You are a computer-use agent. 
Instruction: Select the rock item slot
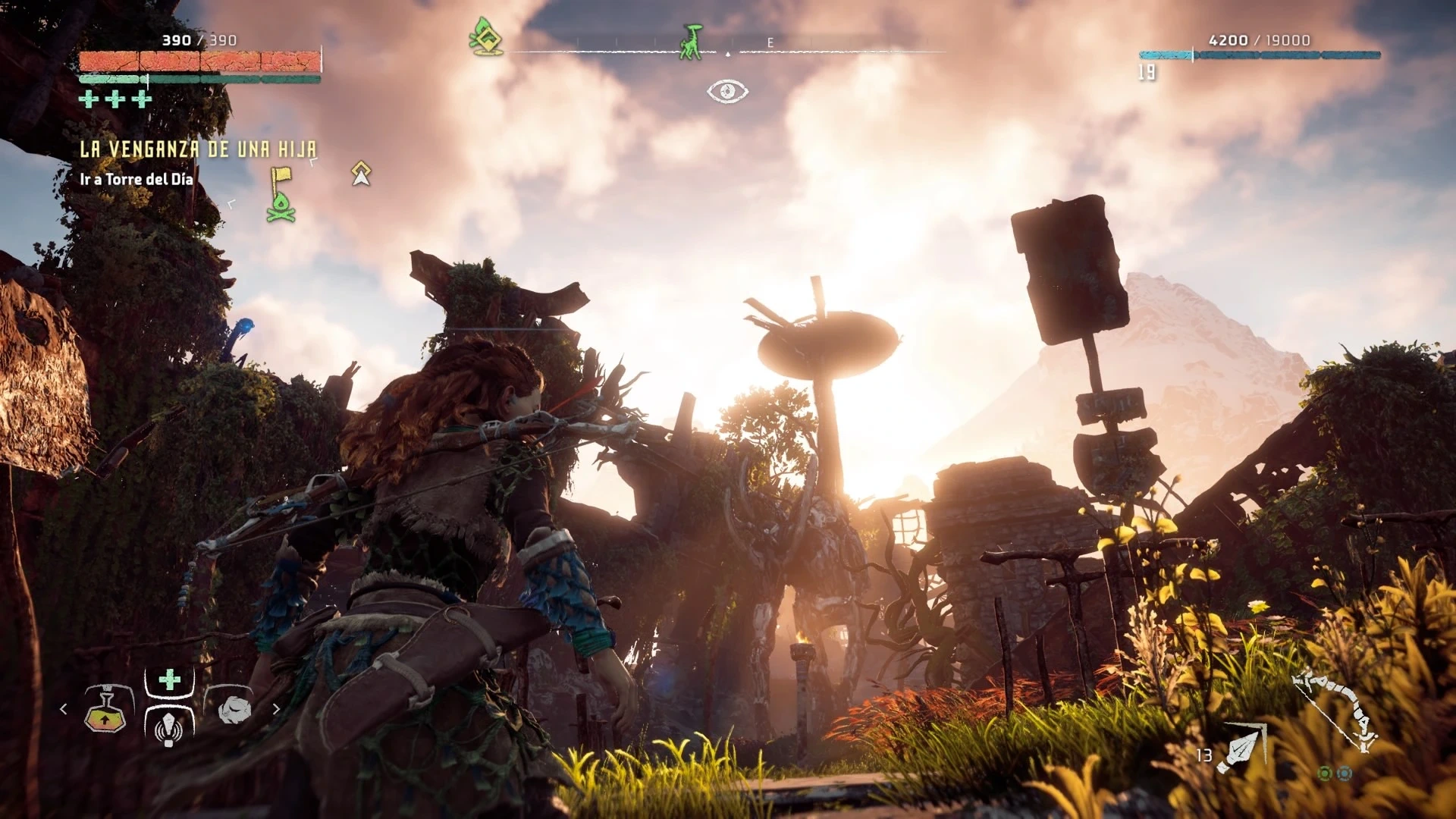pyautogui.click(x=234, y=710)
